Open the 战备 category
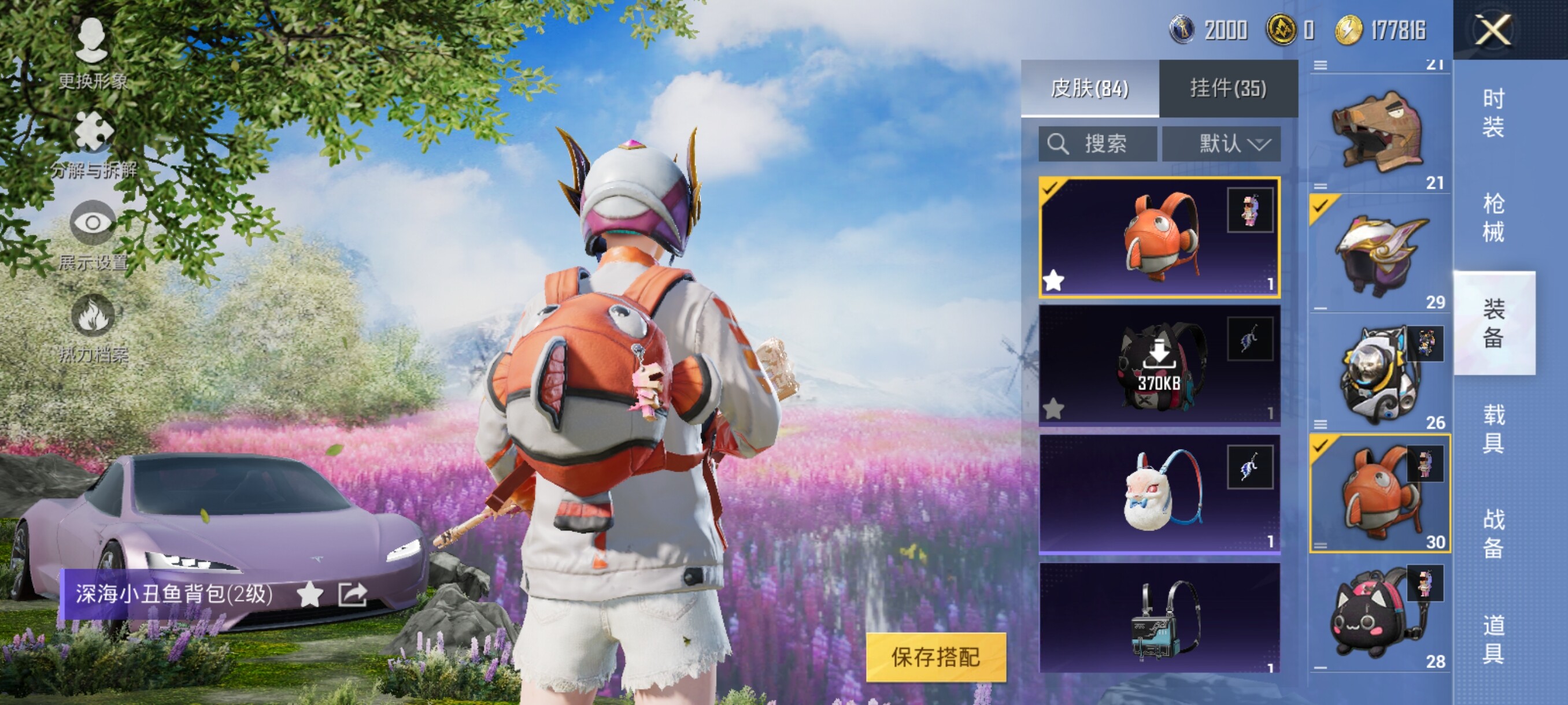Viewport: 1568px width, 705px height. [x=1493, y=533]
